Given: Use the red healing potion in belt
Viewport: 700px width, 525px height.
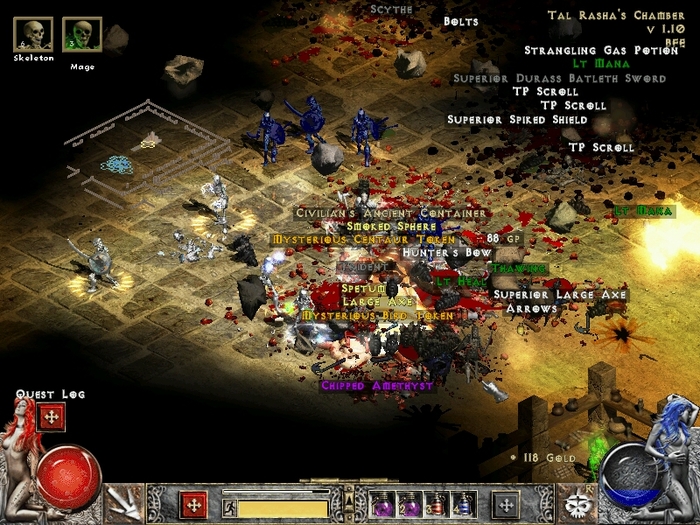Looking at the screenshot, I should tap(435, 504).
